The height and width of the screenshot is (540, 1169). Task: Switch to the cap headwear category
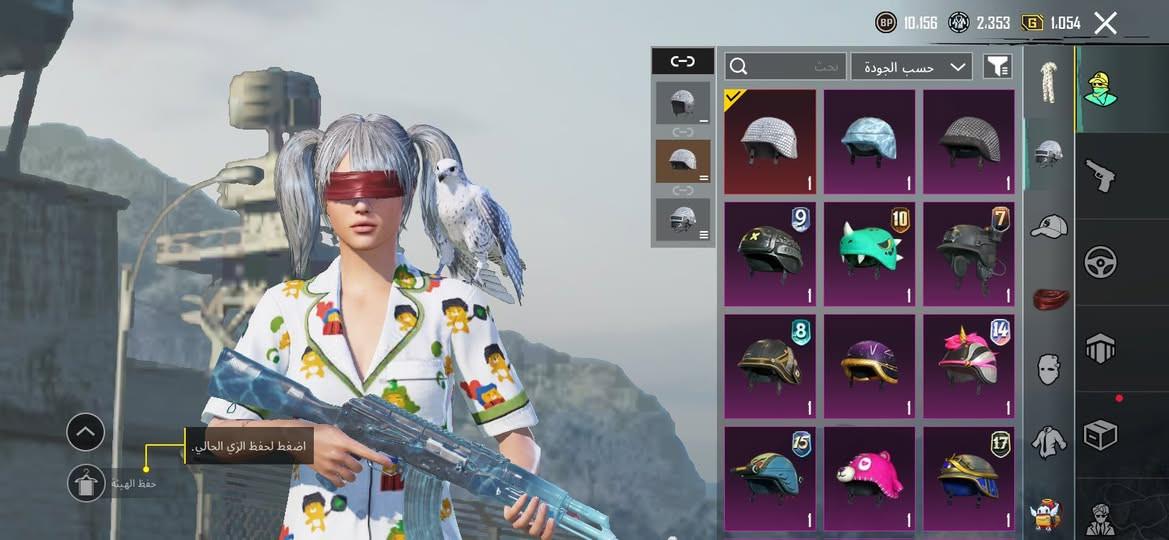(x=1047, y=226)
